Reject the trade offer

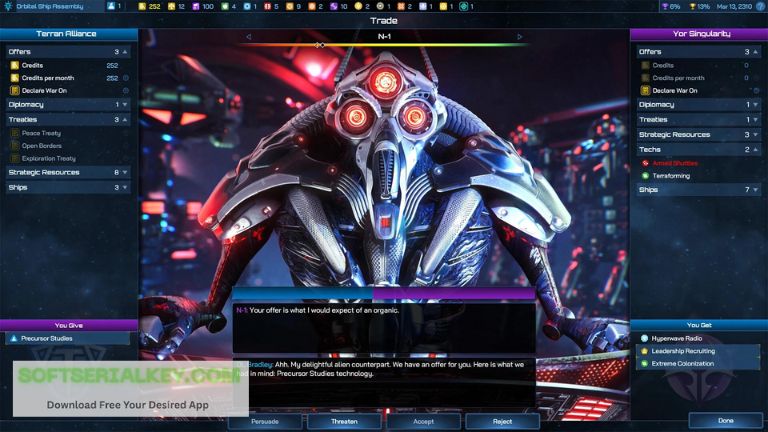[x=503, y=421]
